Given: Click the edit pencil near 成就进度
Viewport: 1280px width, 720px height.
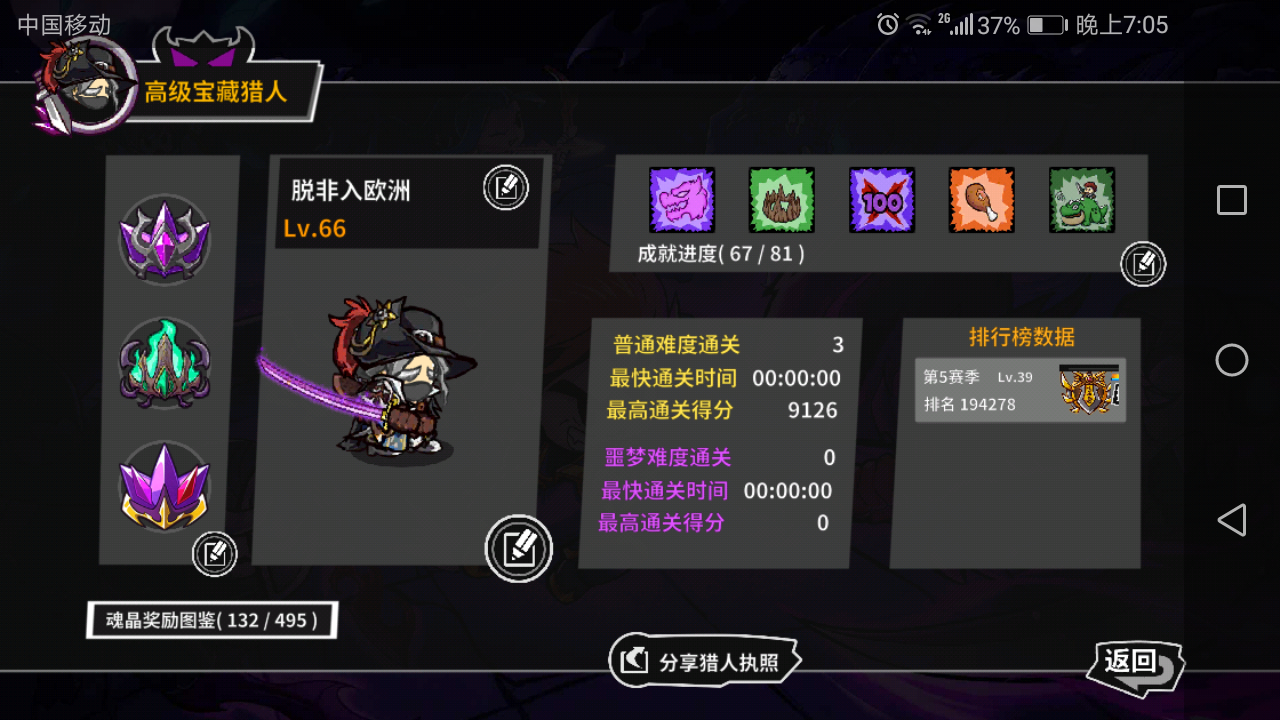Looking at the screenshot, I should click(x=1143, y=264).
